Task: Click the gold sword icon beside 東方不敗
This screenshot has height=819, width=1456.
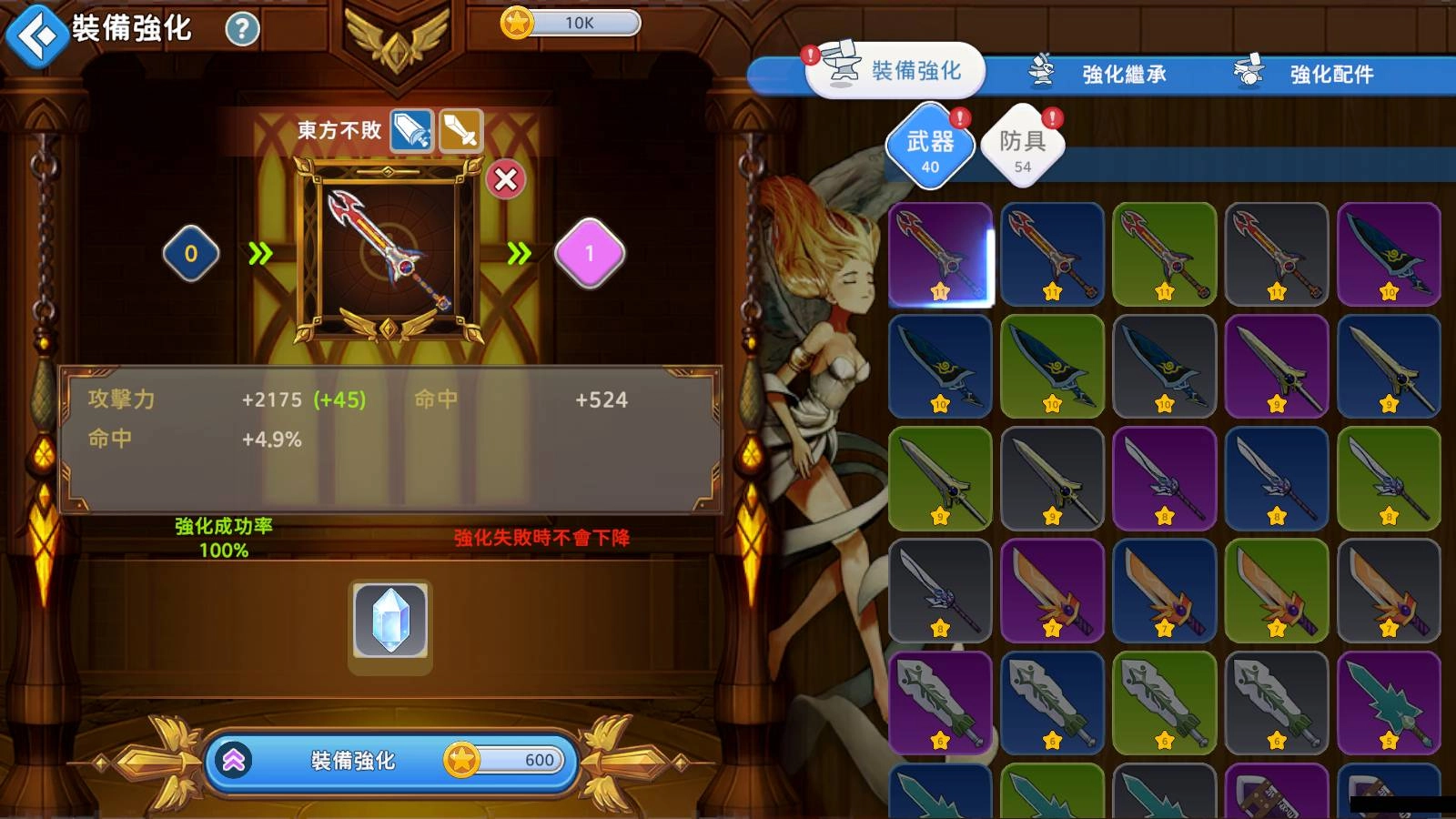Action: point(461,130)
